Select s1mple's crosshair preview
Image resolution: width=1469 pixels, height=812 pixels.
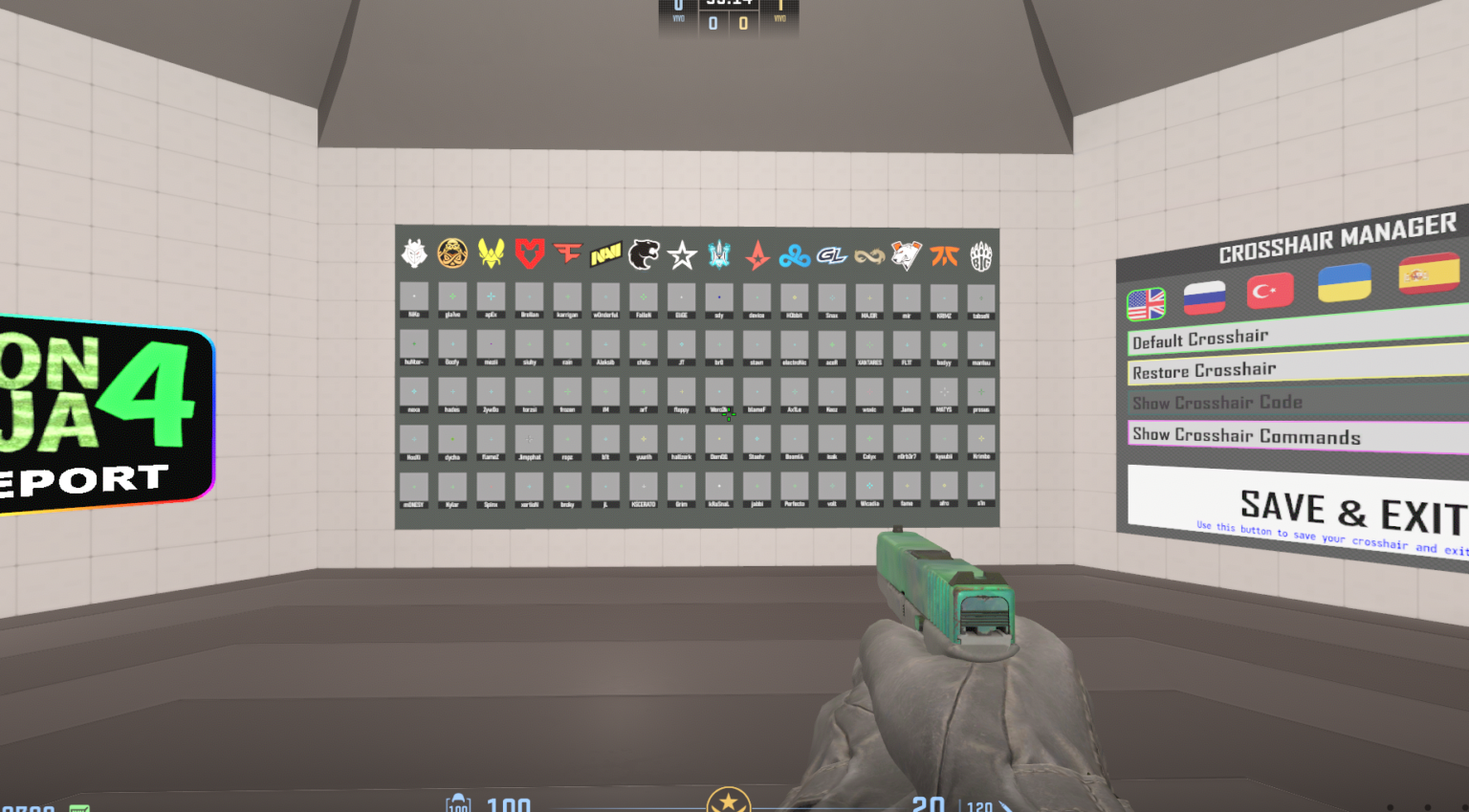tap(981, 486)
